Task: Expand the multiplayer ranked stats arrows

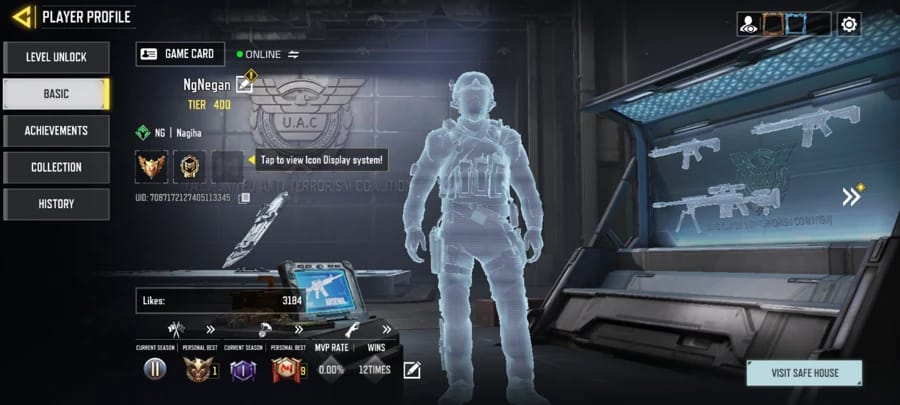Action: pos(210,328)
